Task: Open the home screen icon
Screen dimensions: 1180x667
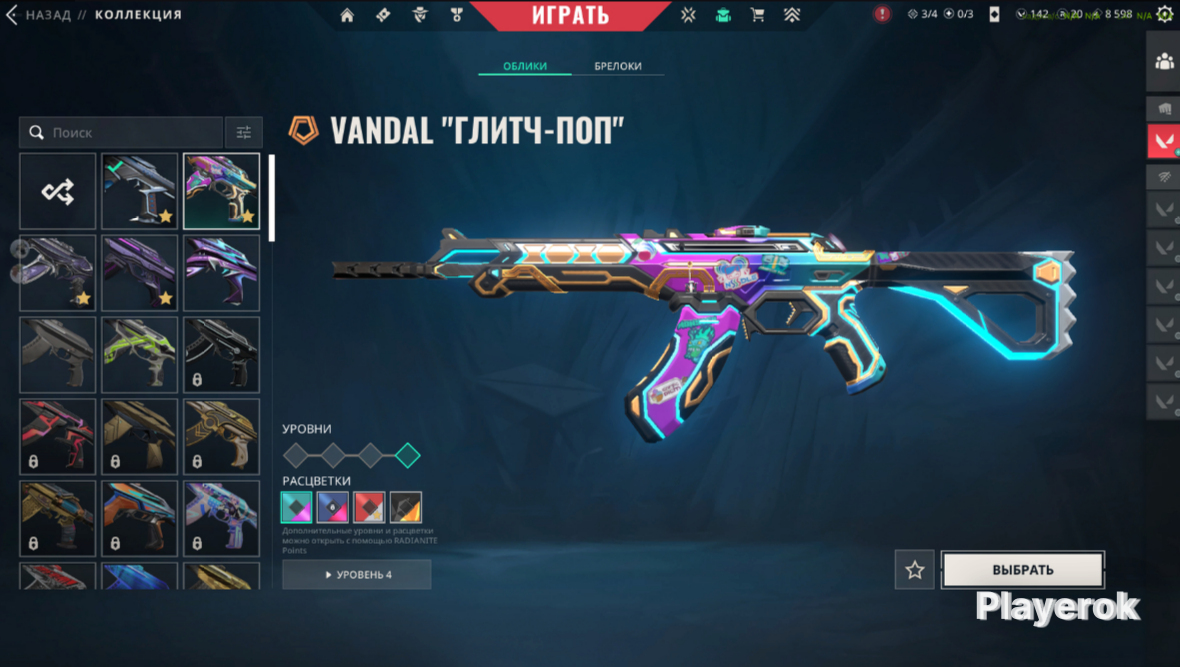Action: [x=347, y=15]
